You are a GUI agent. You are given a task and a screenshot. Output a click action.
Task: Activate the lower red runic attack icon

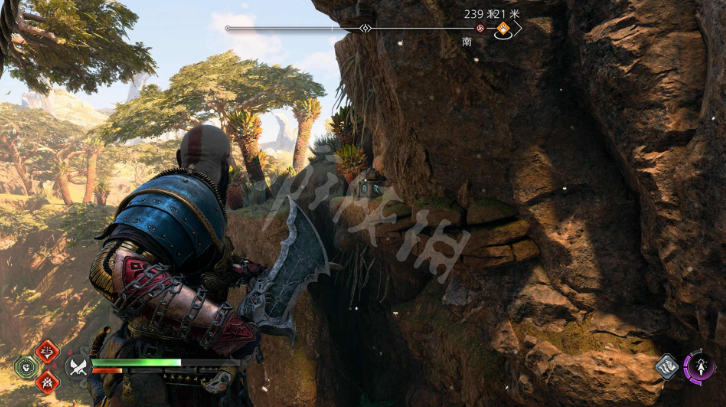click(x=47, y=381)
